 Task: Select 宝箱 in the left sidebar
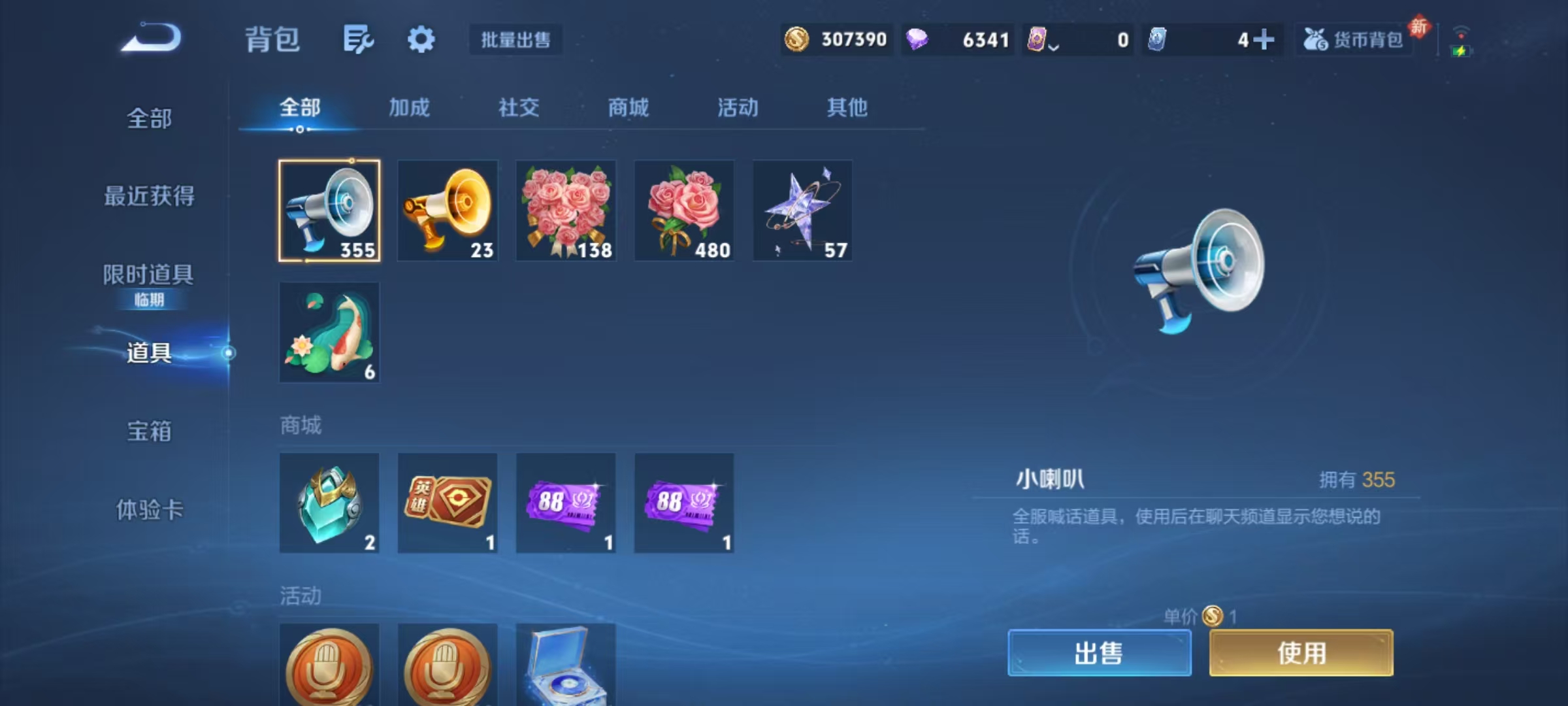[x=148, y=431]
